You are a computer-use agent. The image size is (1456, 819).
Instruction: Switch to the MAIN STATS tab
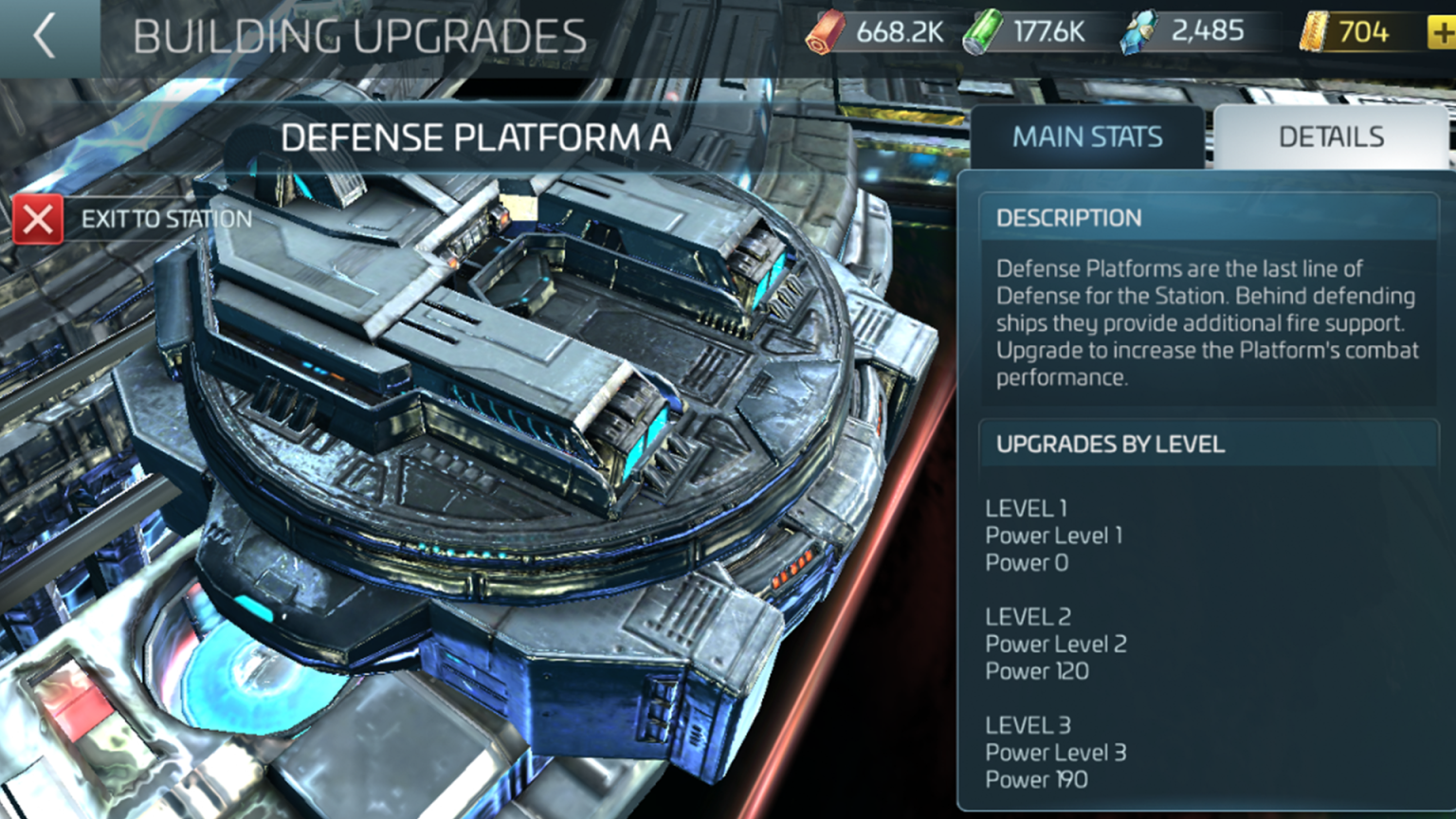coord(1087,136)
